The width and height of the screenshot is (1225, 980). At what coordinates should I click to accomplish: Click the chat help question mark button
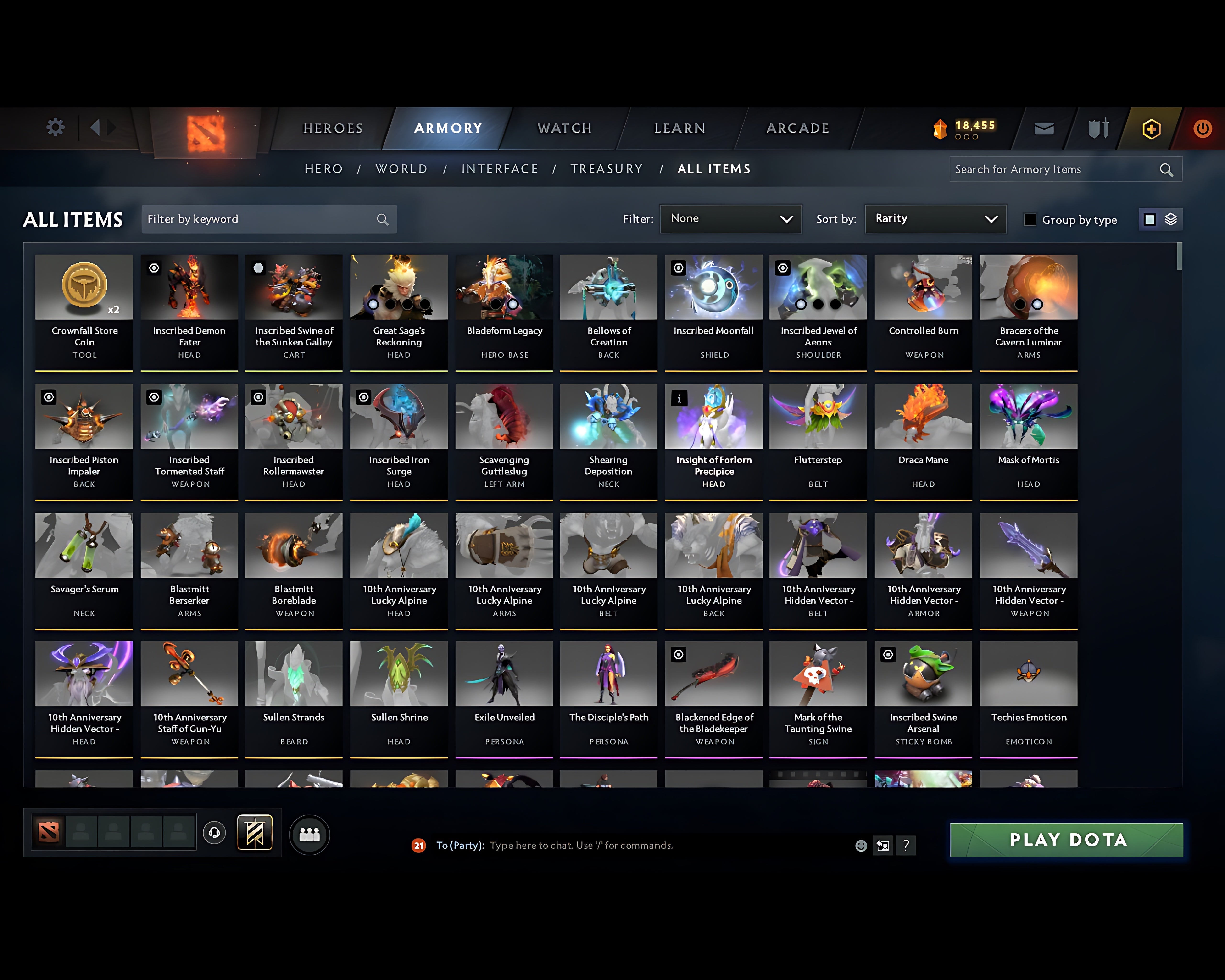(x=906, y=845)
